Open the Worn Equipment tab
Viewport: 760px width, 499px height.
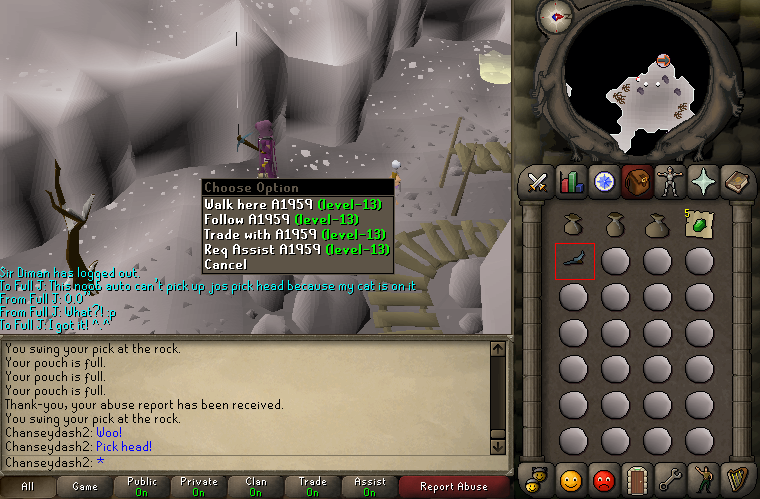[x=669, y=181]
